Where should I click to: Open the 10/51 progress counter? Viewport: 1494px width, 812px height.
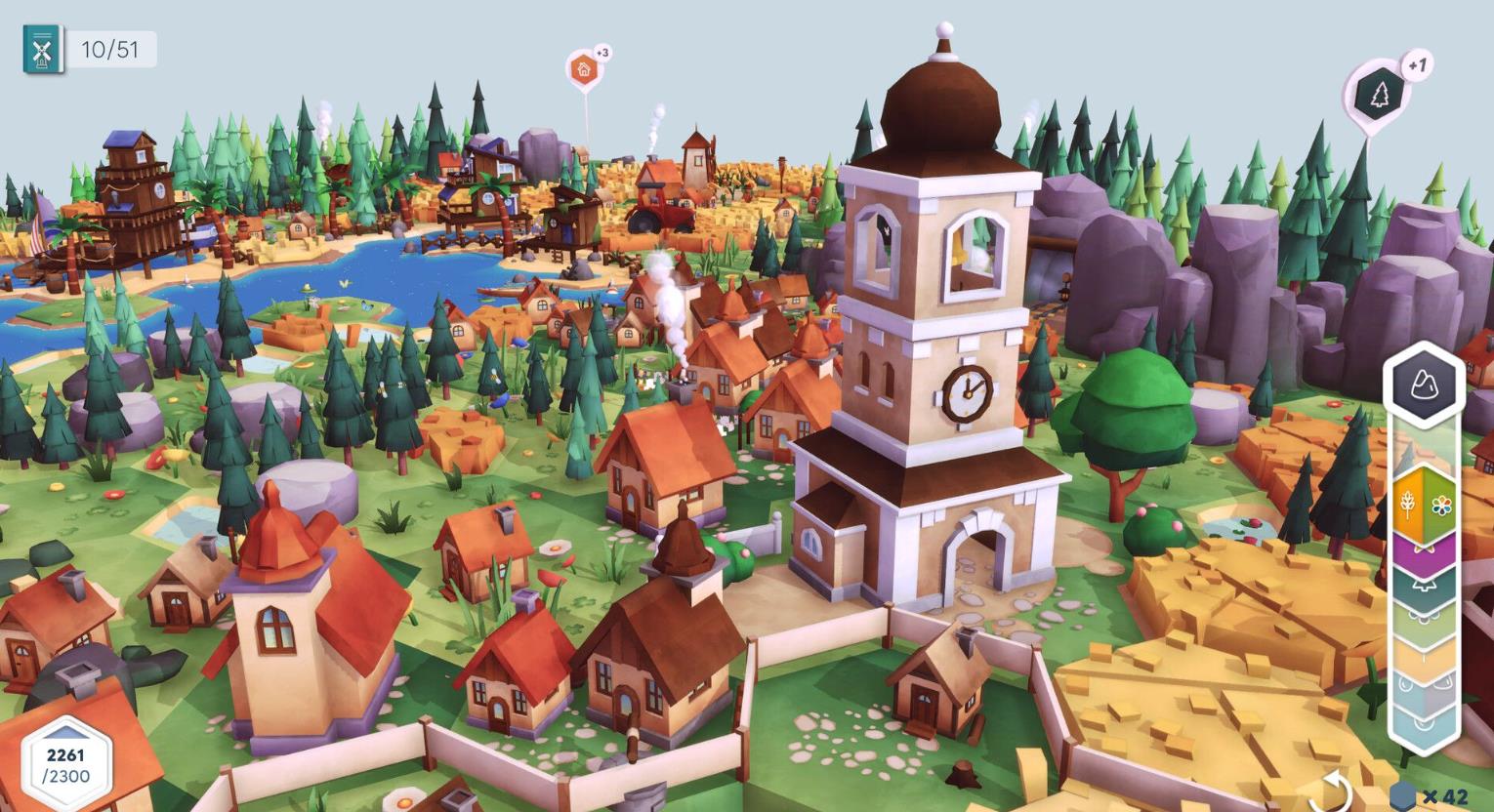coord(110,47)
